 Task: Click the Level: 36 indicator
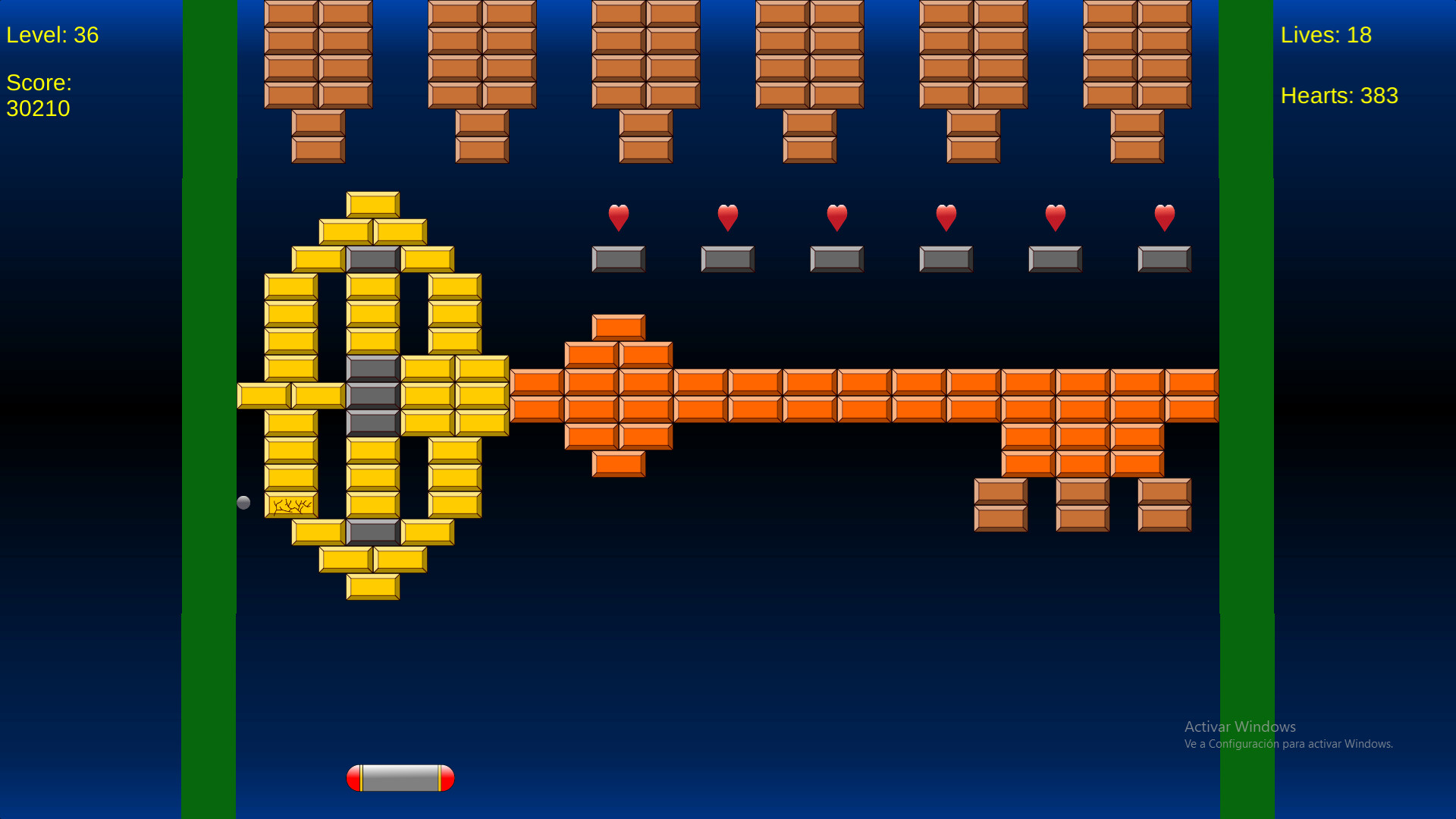52,35
